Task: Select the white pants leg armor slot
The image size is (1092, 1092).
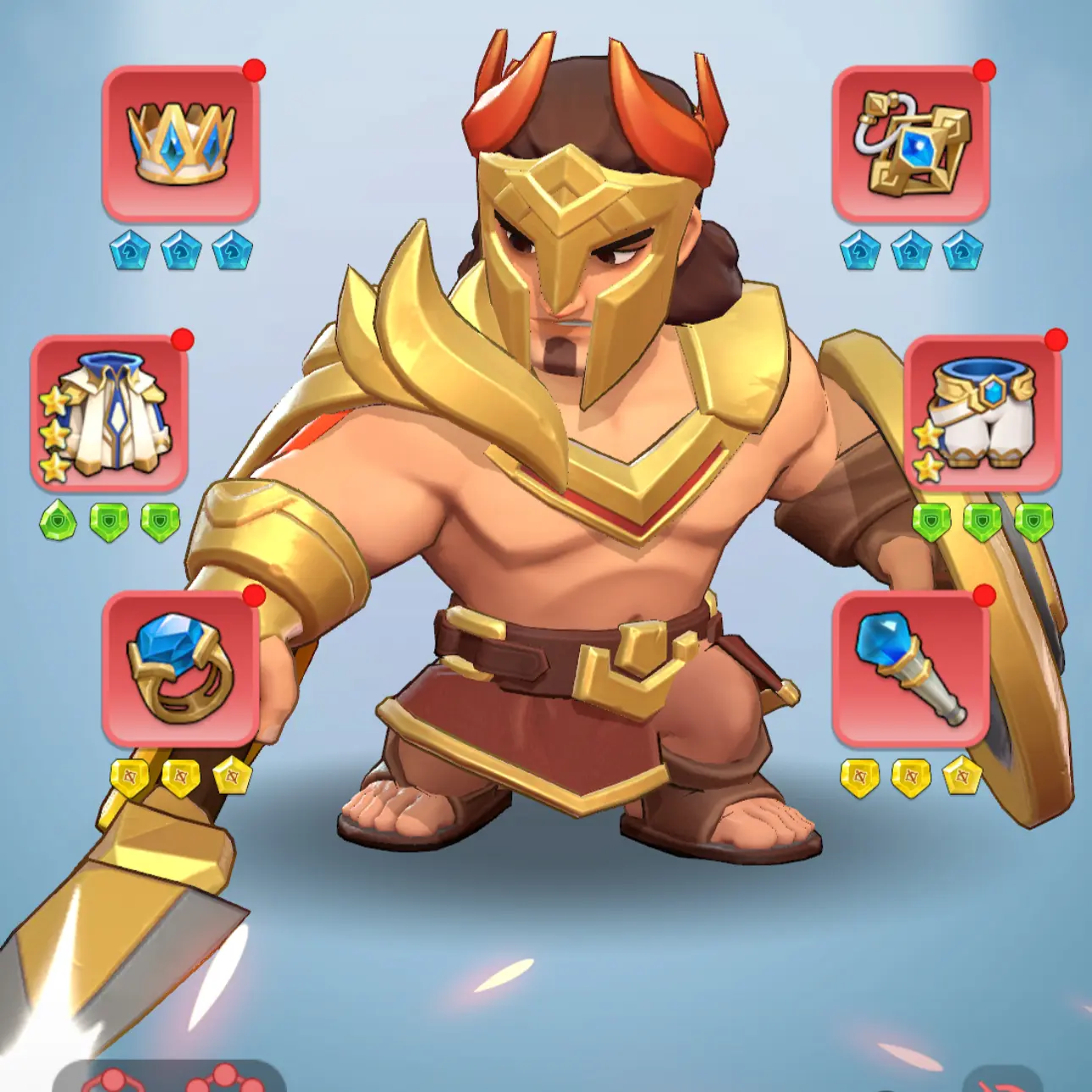Action: point(983,413)
